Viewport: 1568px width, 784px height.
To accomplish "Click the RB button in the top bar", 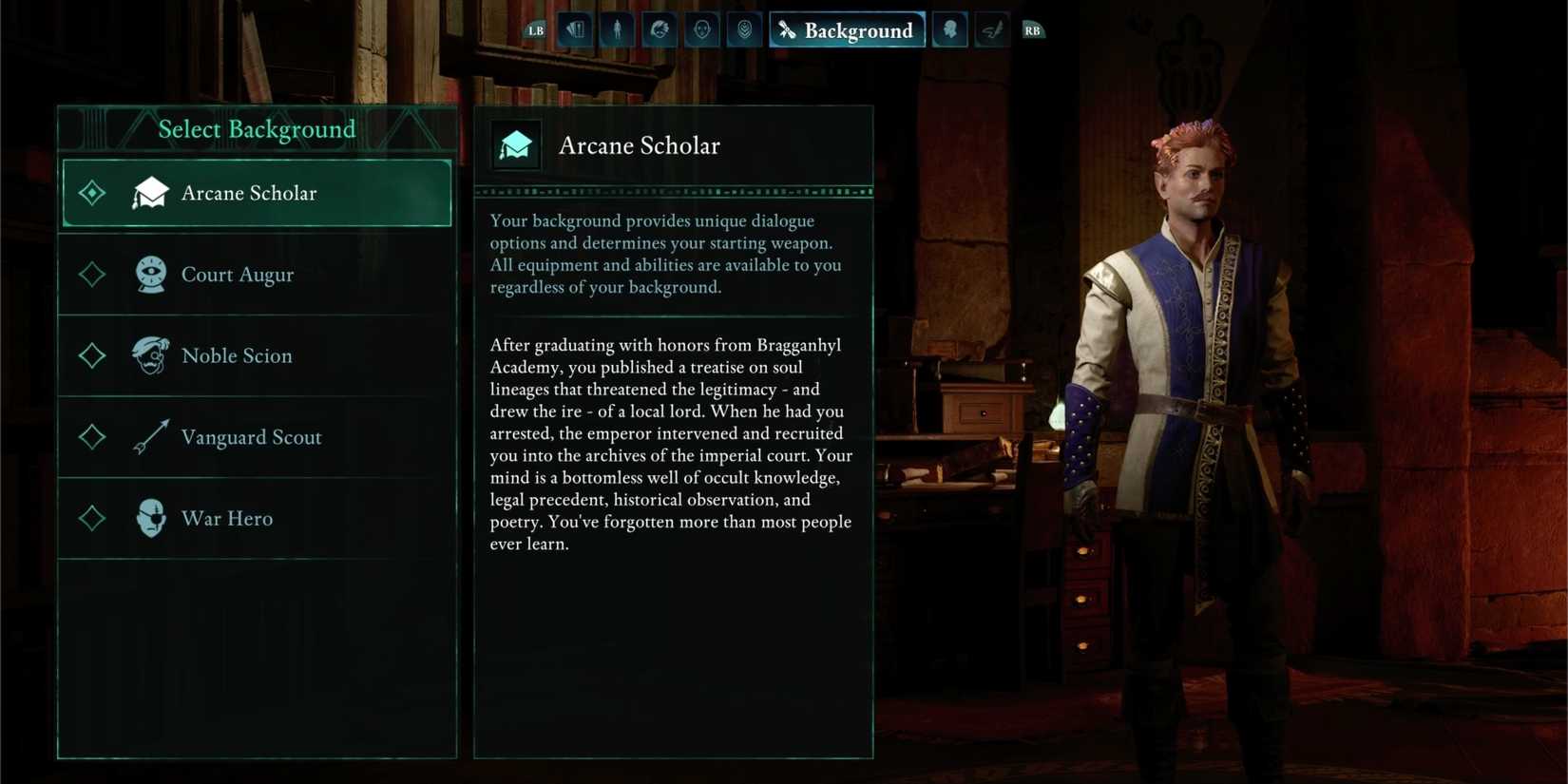I will [1033, 29].
